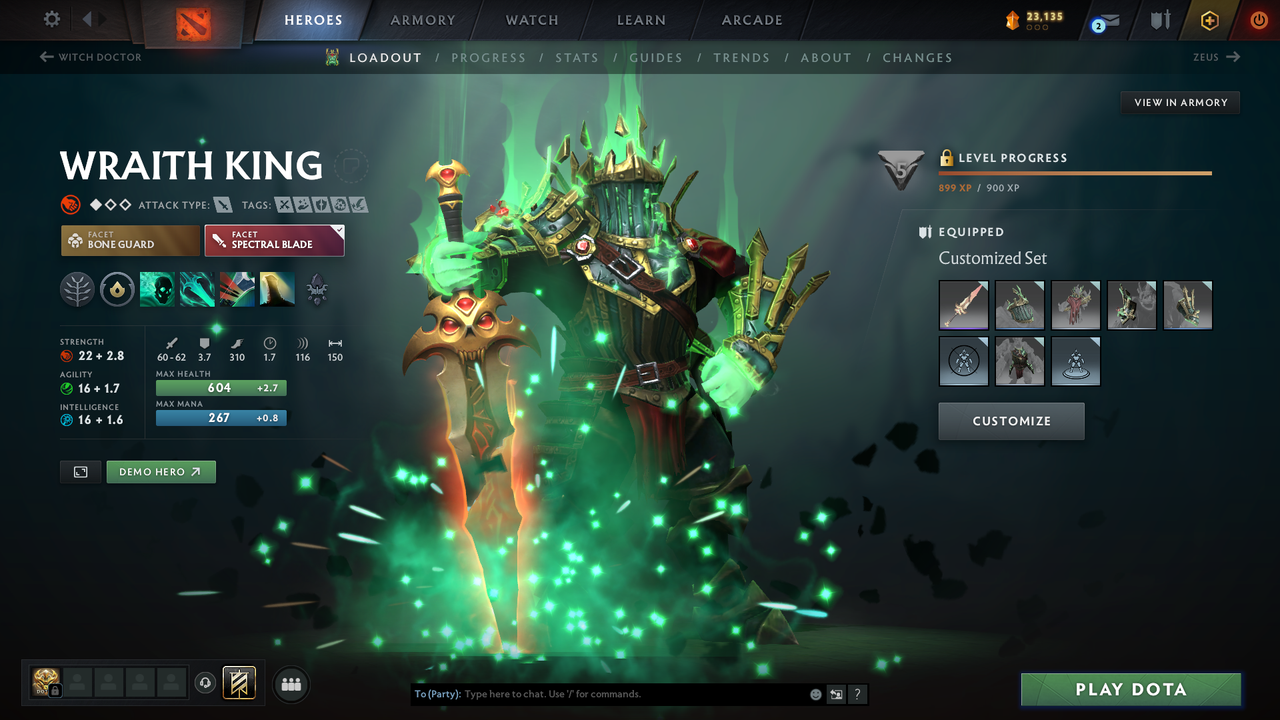Screen dimensions: 1280x720
Task: Toggle the Bone Guard facet
Action: [x=129, y=240]
